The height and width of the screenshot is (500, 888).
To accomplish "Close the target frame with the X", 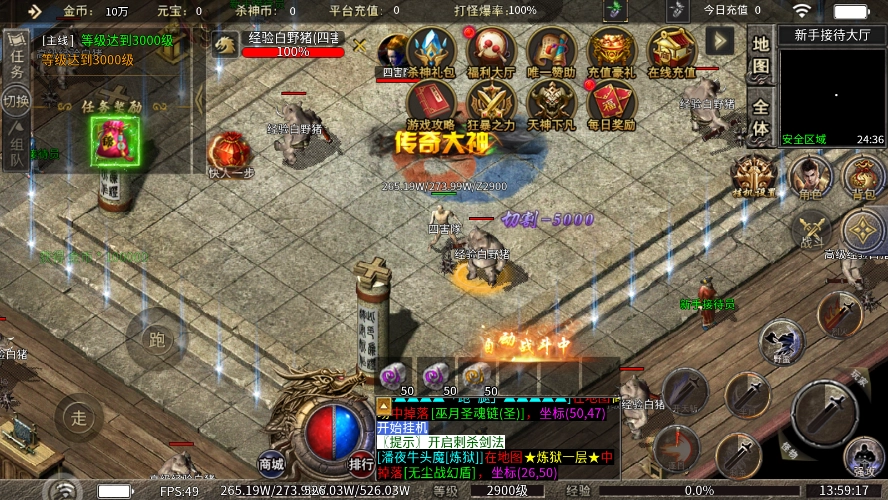I will click(x=361, y=45).
